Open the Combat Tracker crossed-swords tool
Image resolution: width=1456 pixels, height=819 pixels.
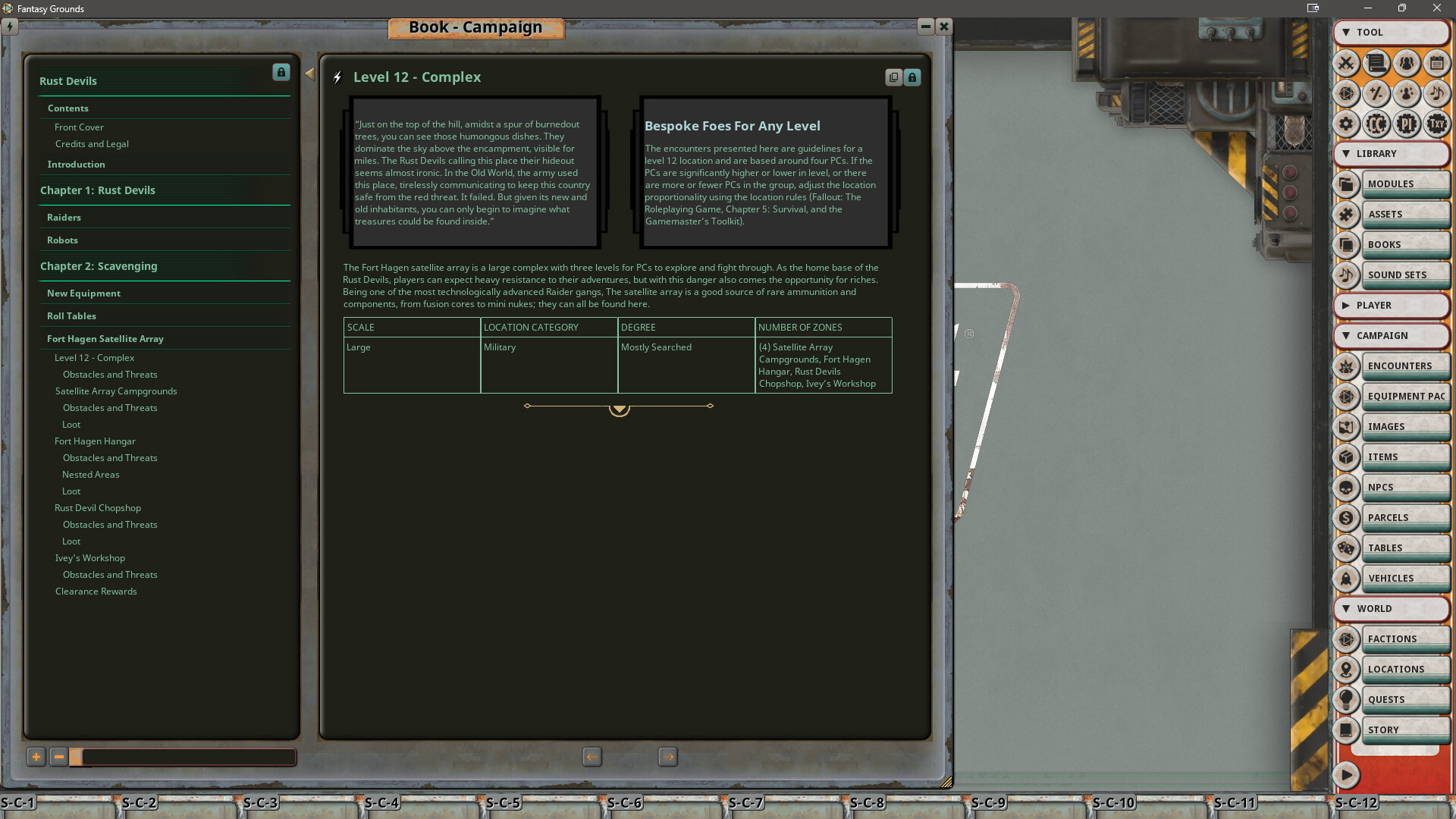(x=1347, y=64)
